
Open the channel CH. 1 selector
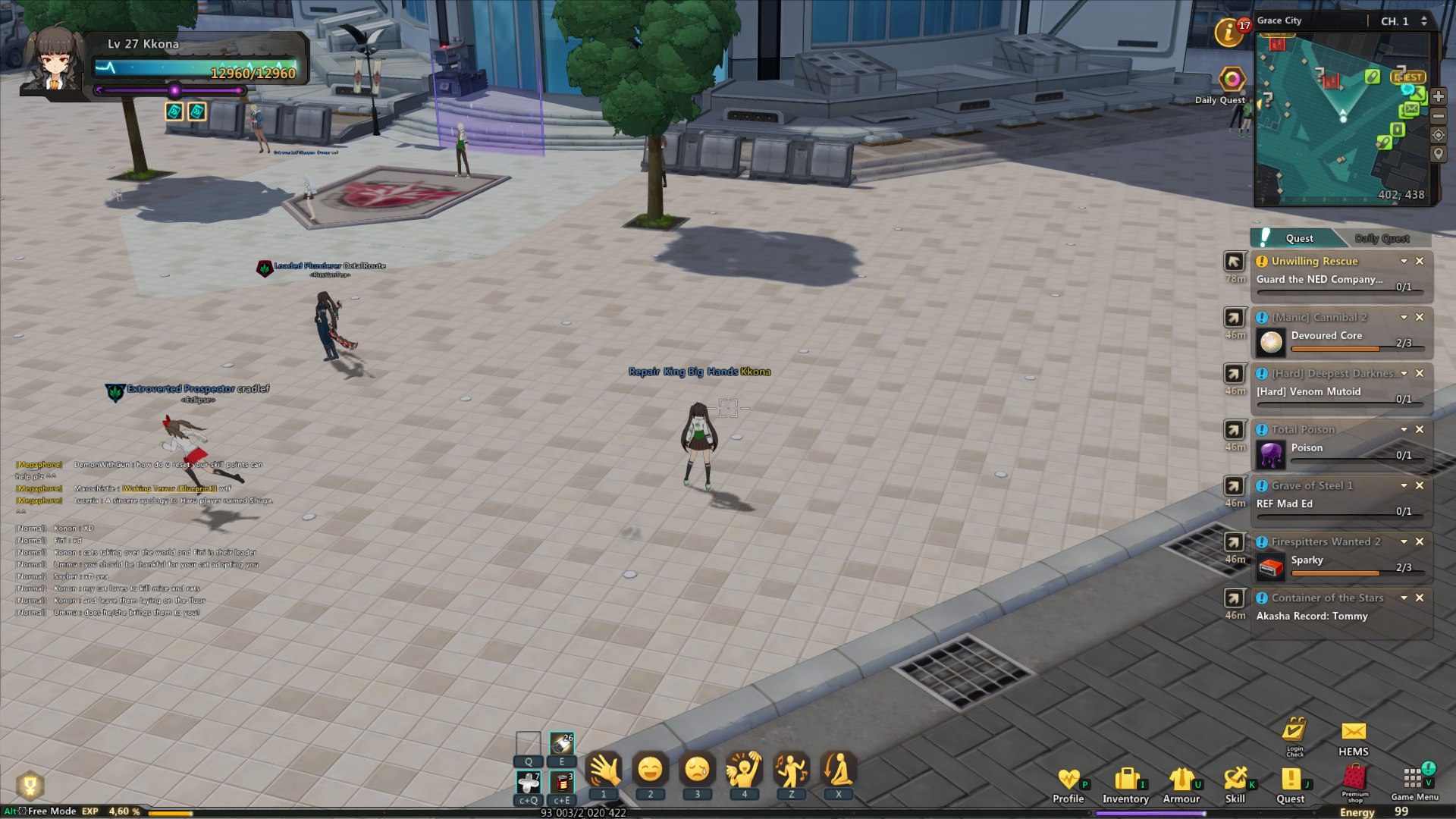(1403, 21)
